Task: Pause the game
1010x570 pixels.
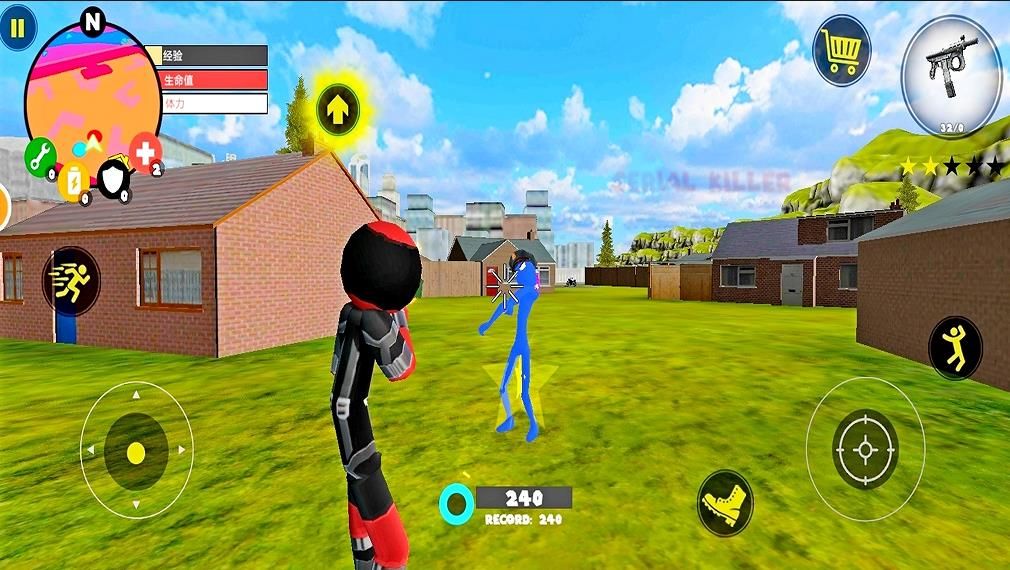Action: click(17, 29)
